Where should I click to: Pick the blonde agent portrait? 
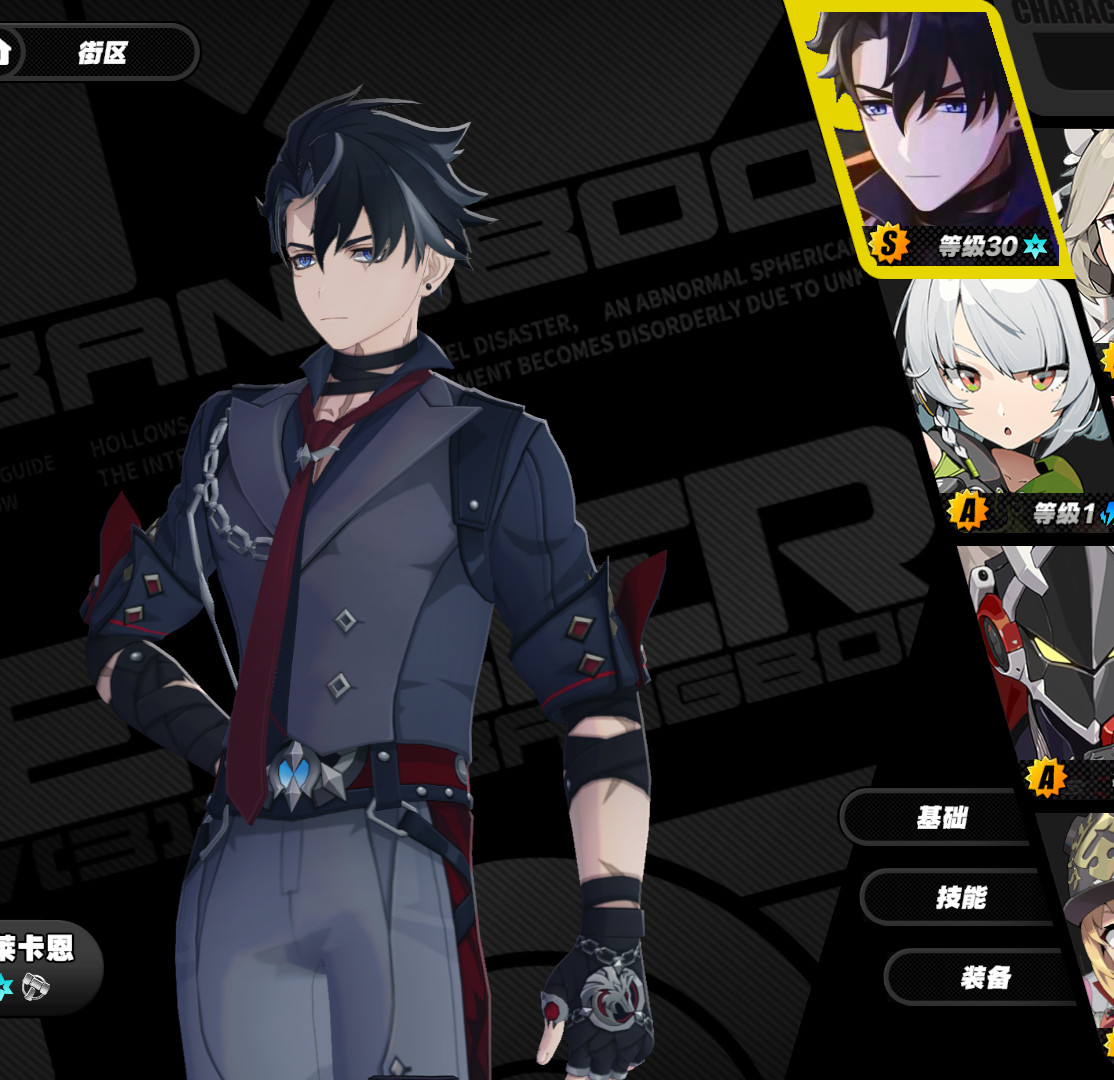[1090, 210]
